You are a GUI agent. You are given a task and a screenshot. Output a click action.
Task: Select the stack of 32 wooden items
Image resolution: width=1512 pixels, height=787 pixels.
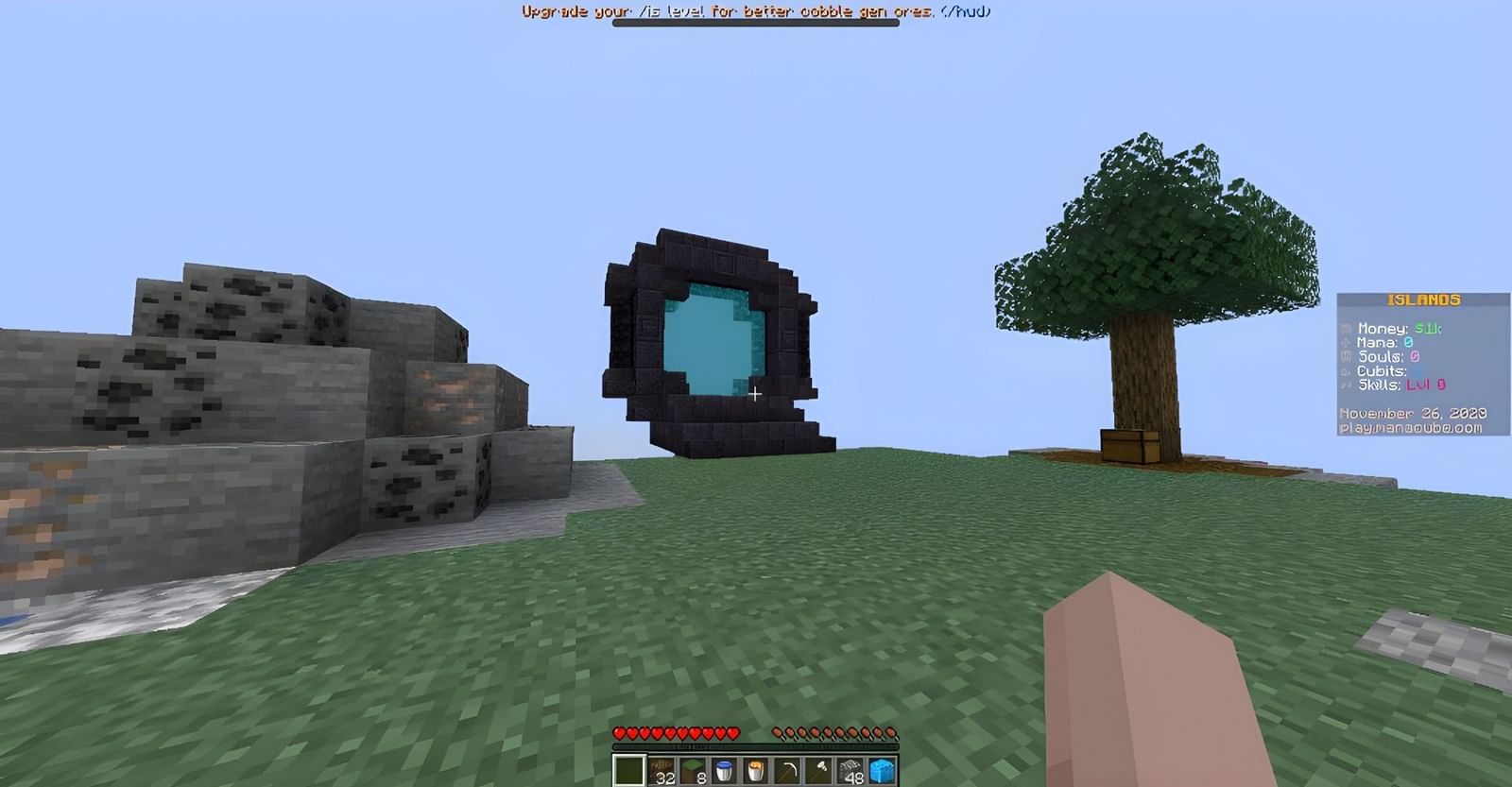(661, 769)
